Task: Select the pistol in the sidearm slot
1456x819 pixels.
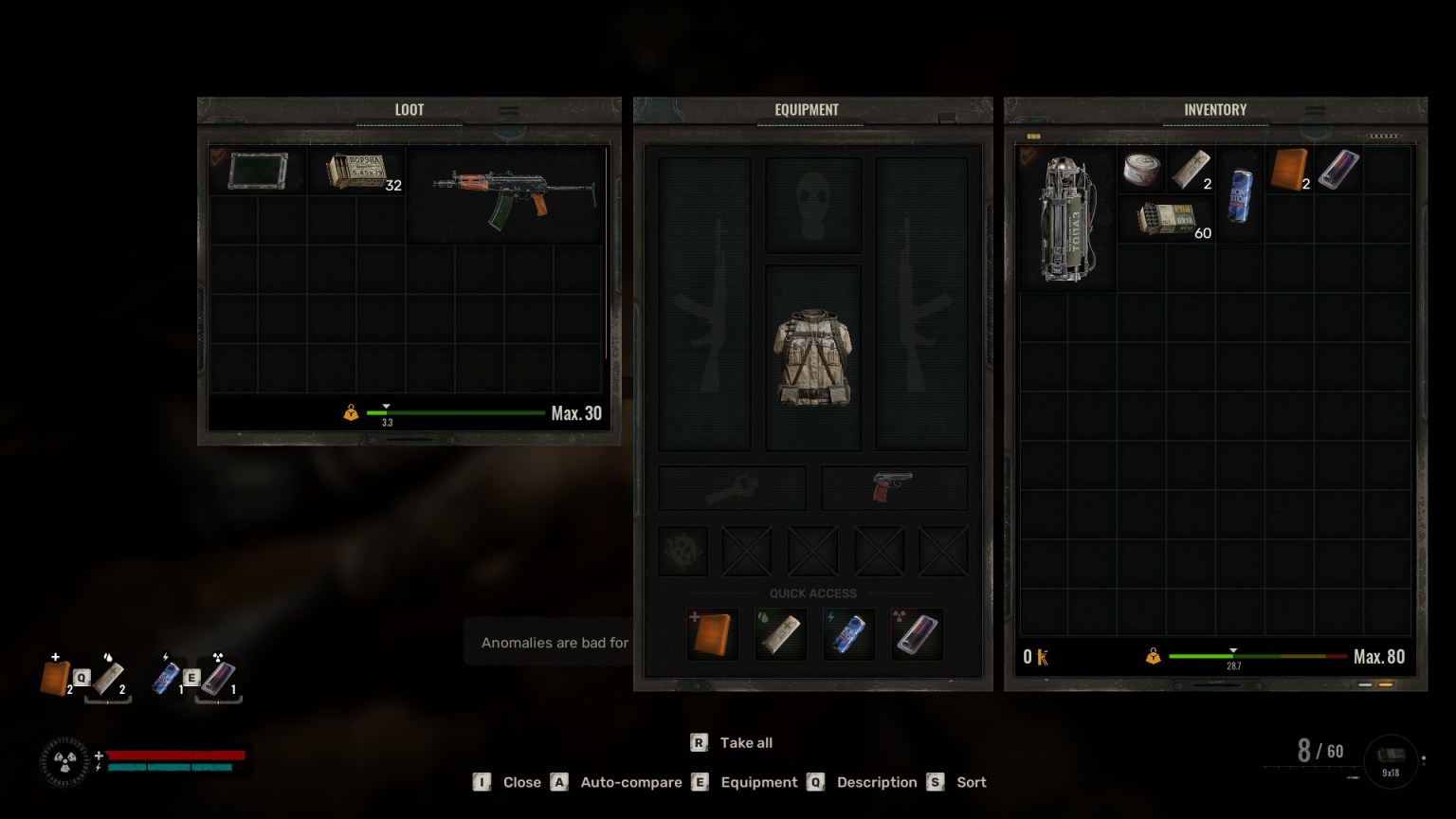Action: point(892,486)
